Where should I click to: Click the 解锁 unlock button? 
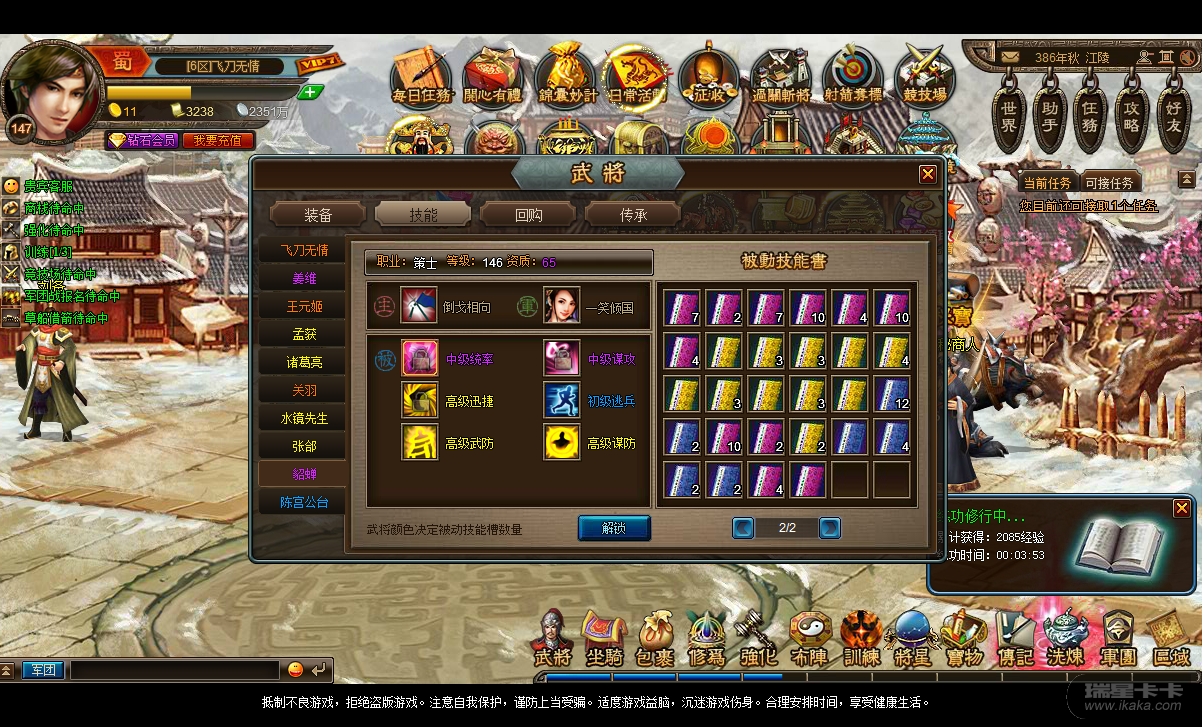click(x=614, y=528)
